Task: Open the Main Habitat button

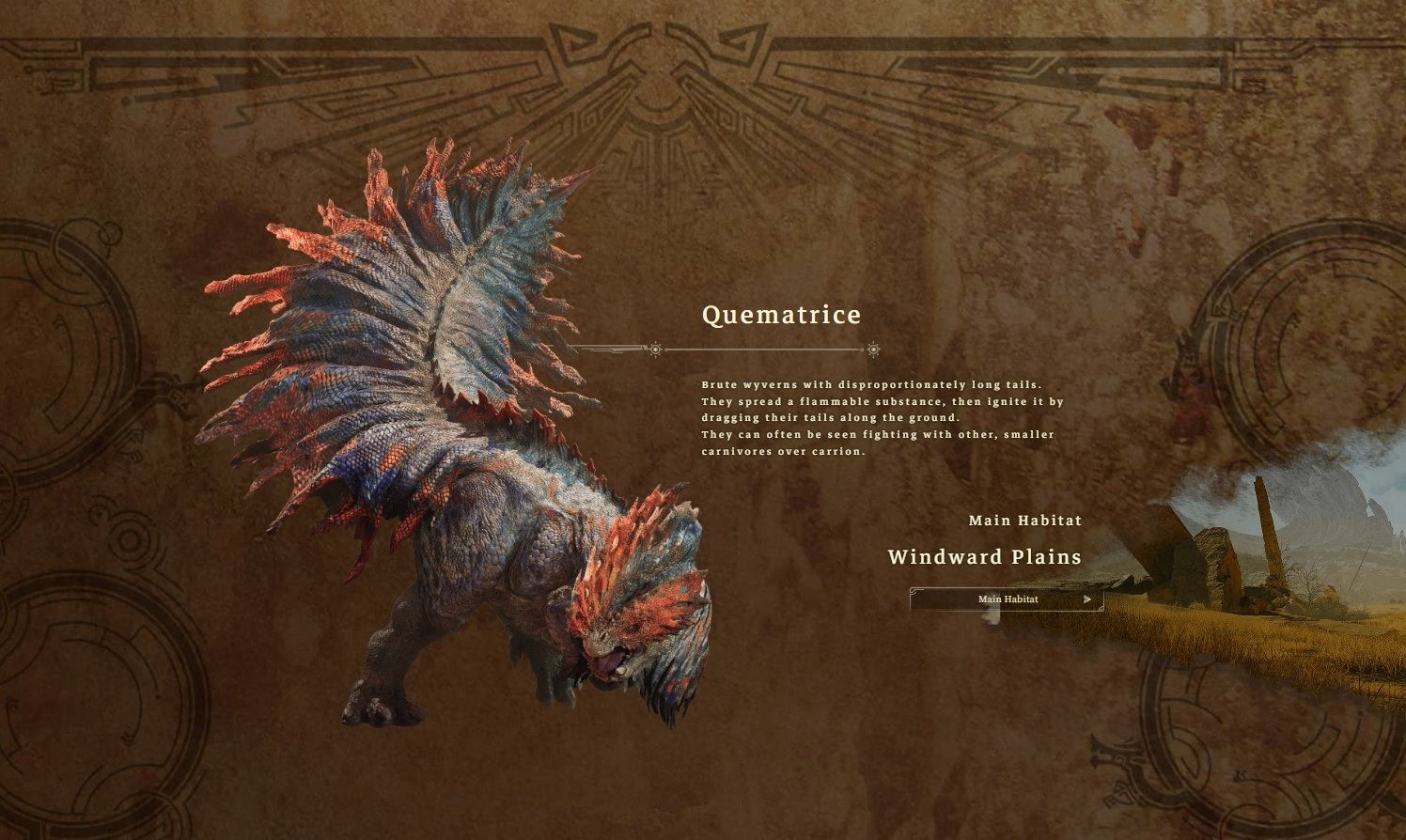Action: (1007, 599)
